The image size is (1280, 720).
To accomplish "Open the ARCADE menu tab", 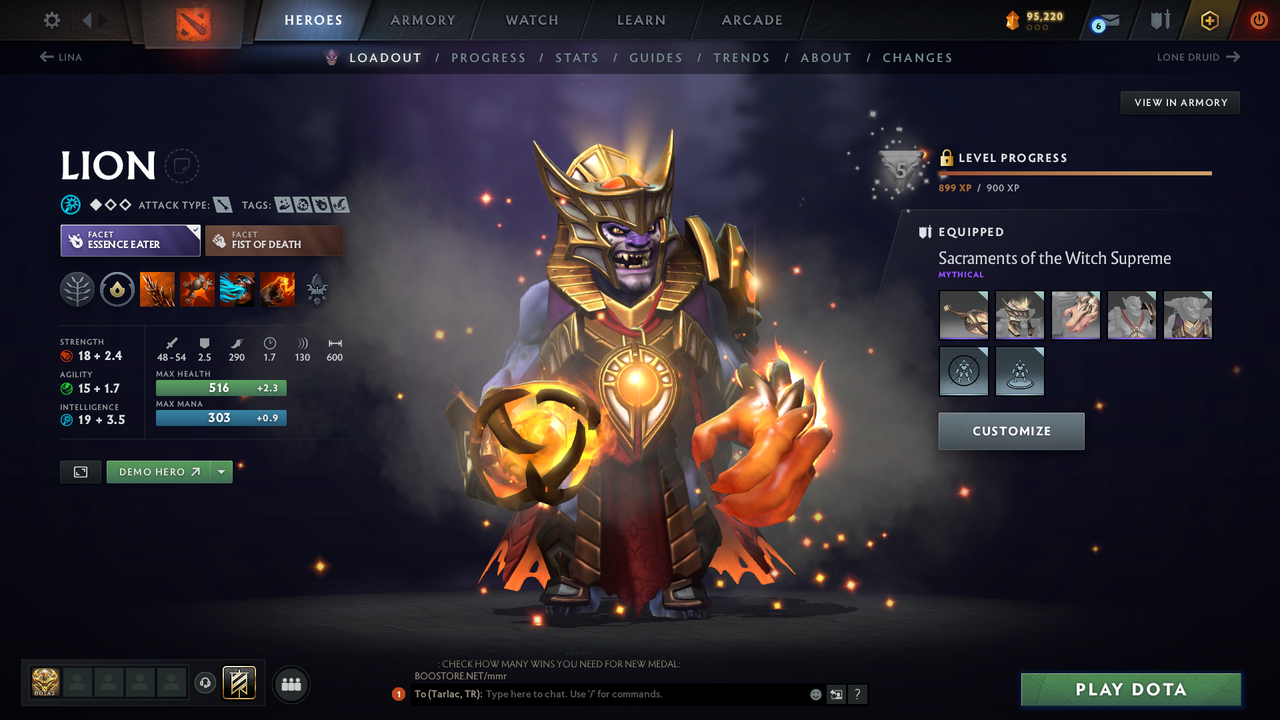I will 751,20.
